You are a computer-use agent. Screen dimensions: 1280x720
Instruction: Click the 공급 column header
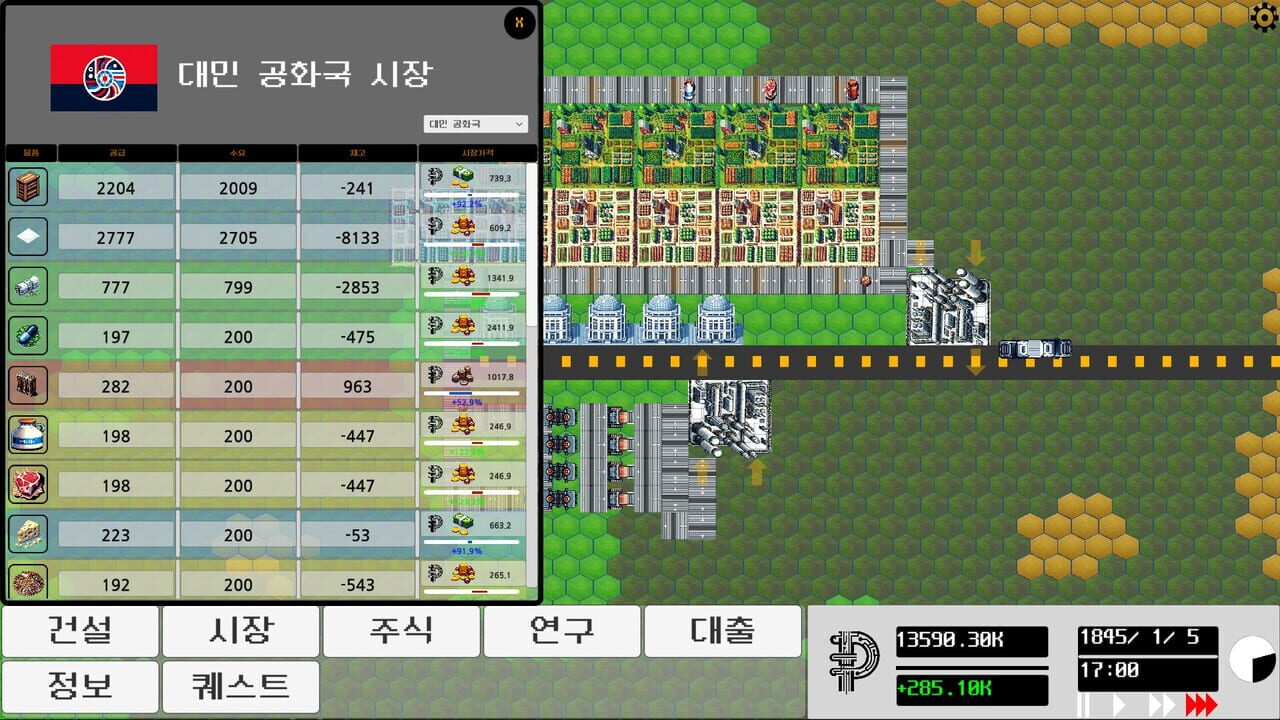pyautogui.click(x=118, y=151)
